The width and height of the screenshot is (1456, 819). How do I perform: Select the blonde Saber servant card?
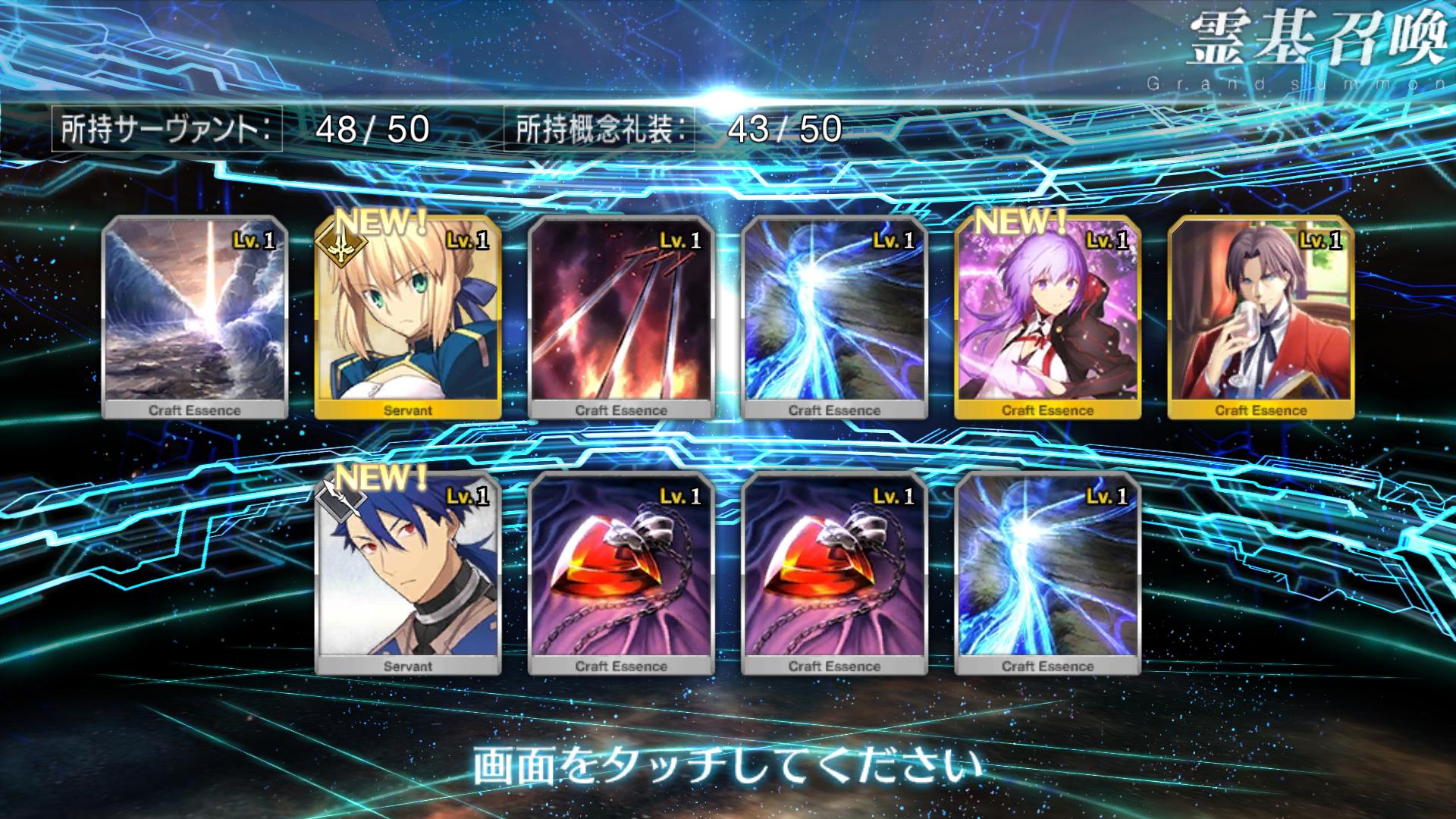click(x=408, y=317)
